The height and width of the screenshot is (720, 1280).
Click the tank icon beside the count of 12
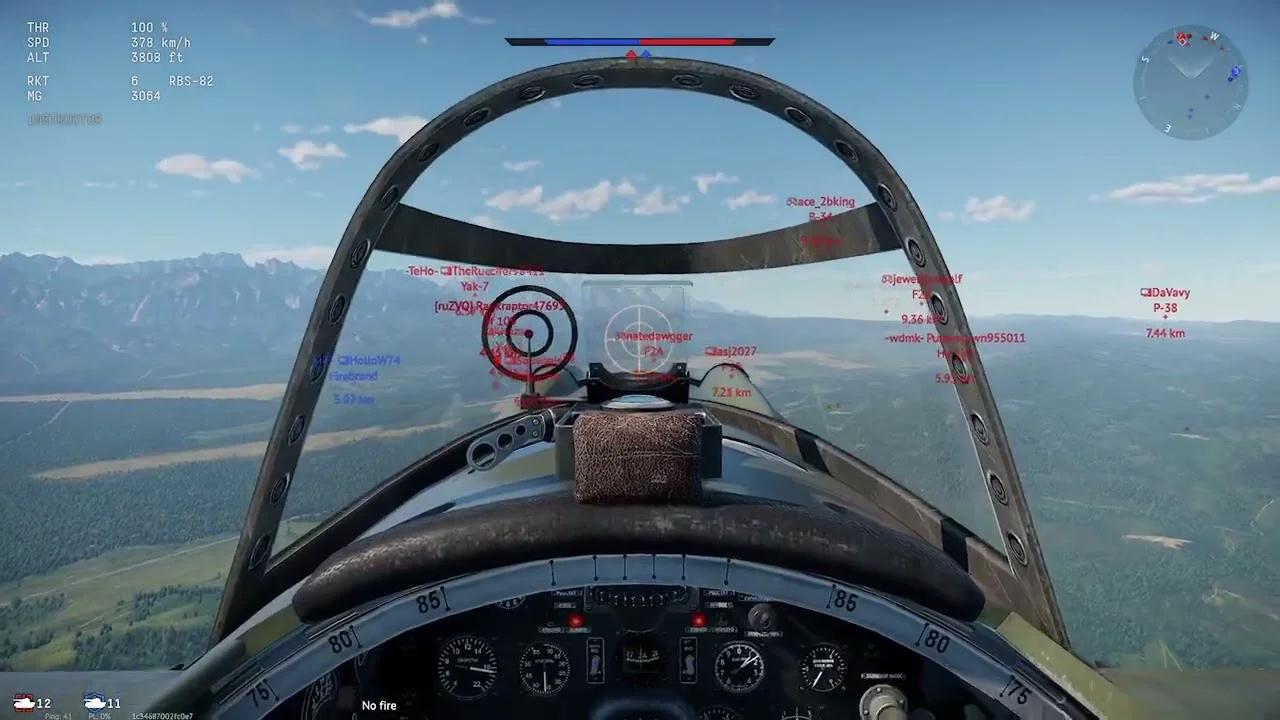[25, 703]
